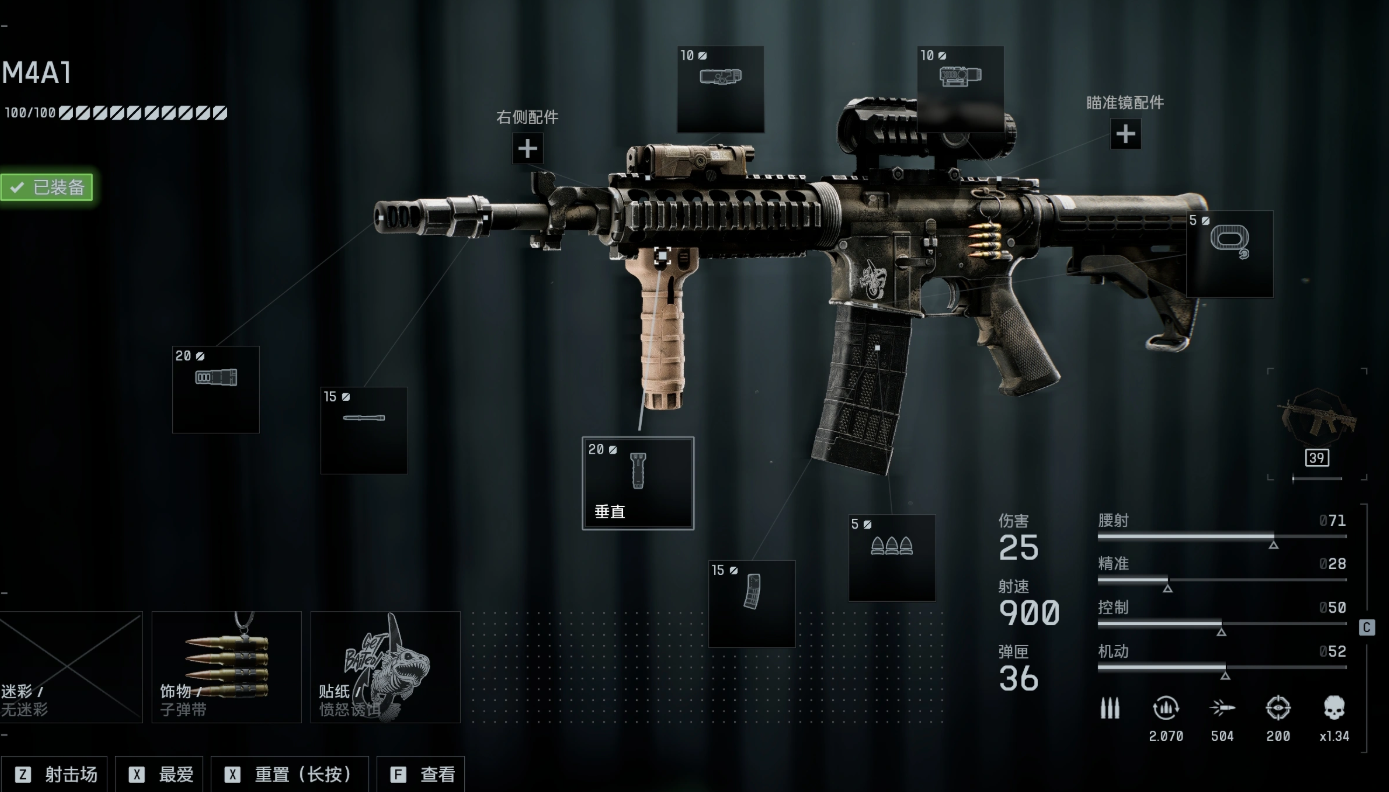The image size is (1389, 792).
Task: Select the muzzle brake attachment slot
Action: (x=216, y=389)
